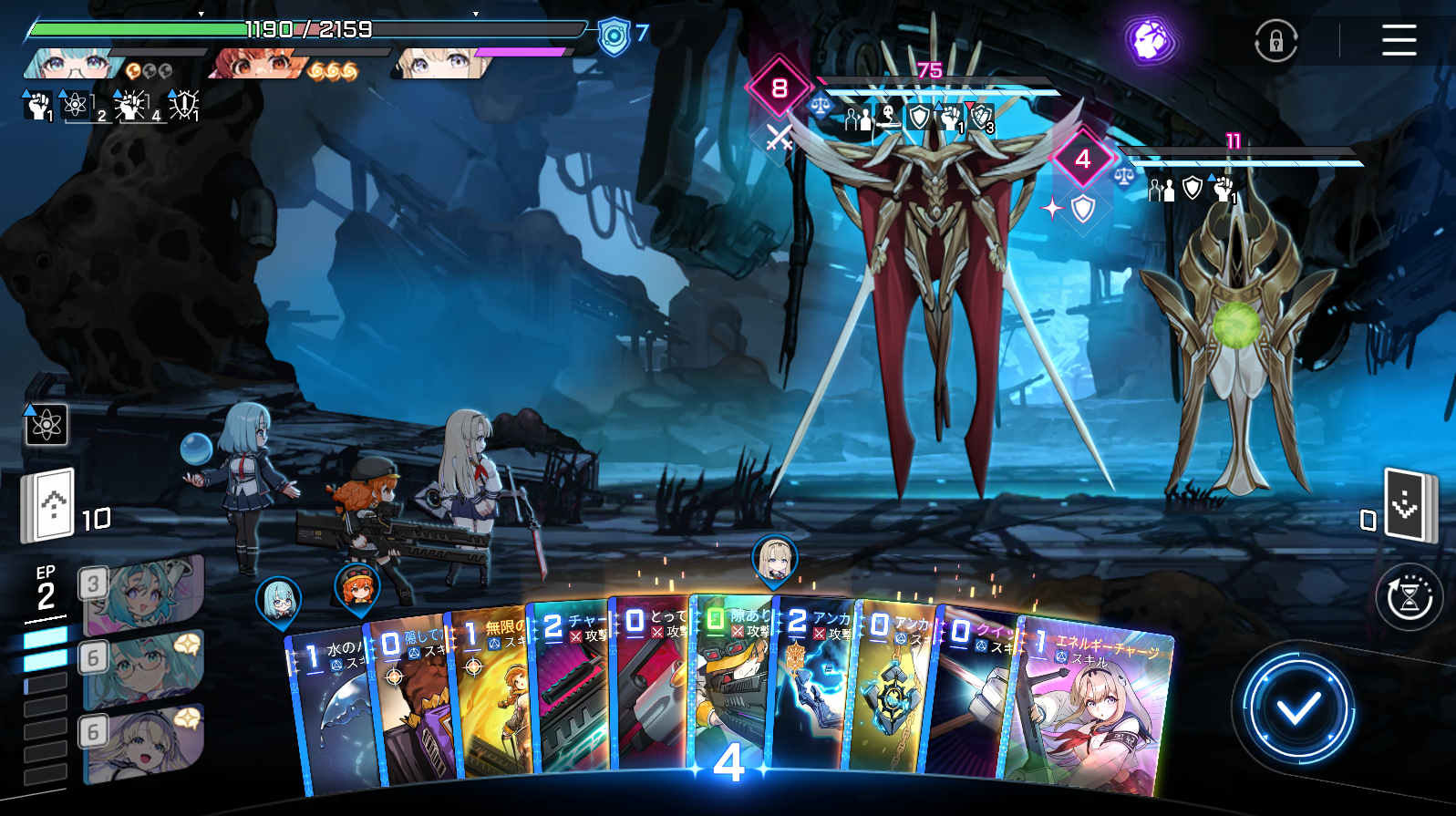The image size is (1456, 816).
Task: Tap the glowing purple orb icon
Action: coord(1150,40)
